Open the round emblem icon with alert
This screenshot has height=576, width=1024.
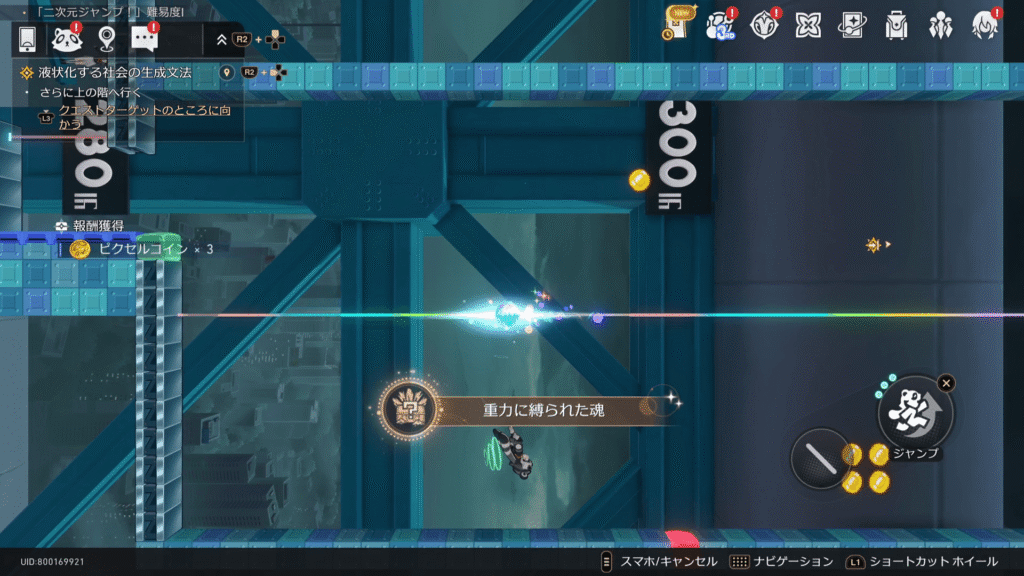pos(765,24)
